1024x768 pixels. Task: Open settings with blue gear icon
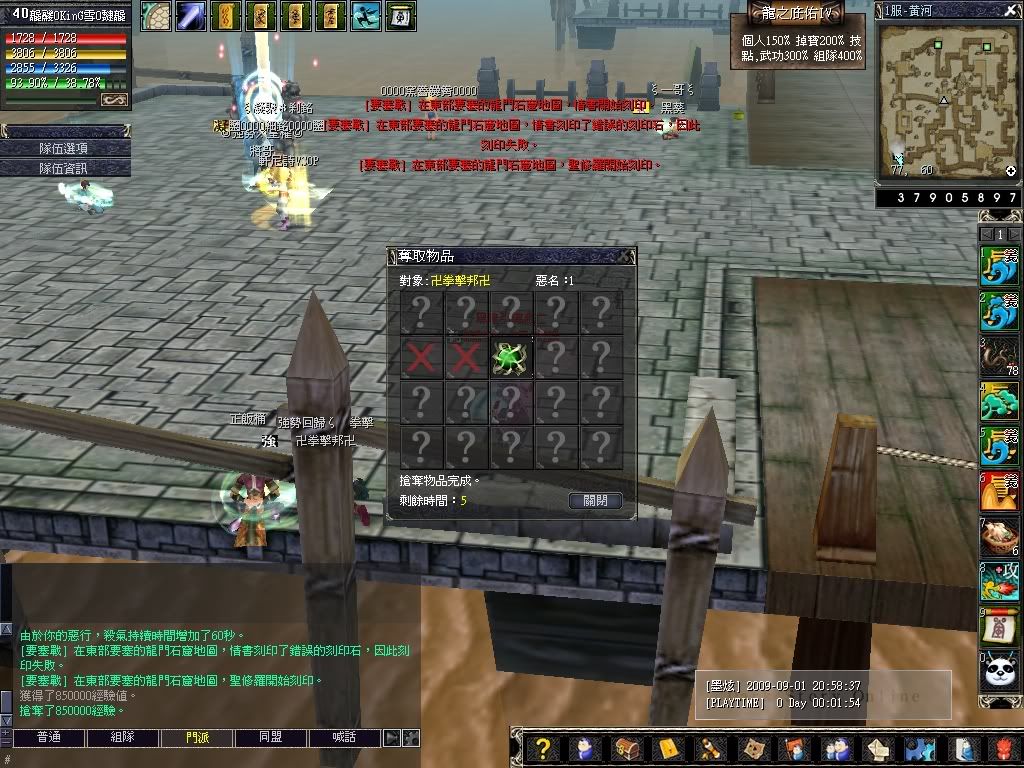point(918,748)
